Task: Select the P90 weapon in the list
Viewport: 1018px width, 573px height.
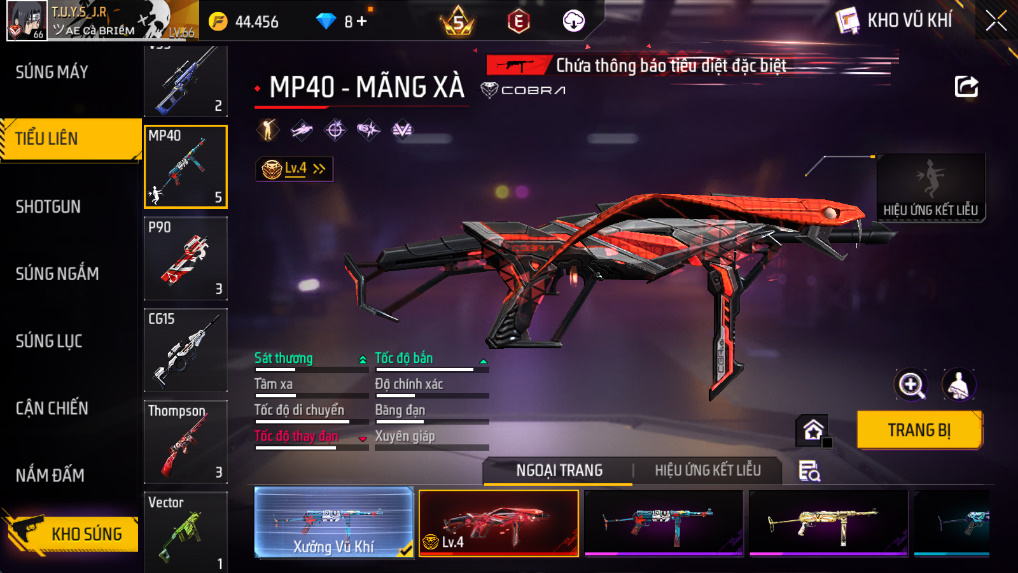Action: (186, 259)
